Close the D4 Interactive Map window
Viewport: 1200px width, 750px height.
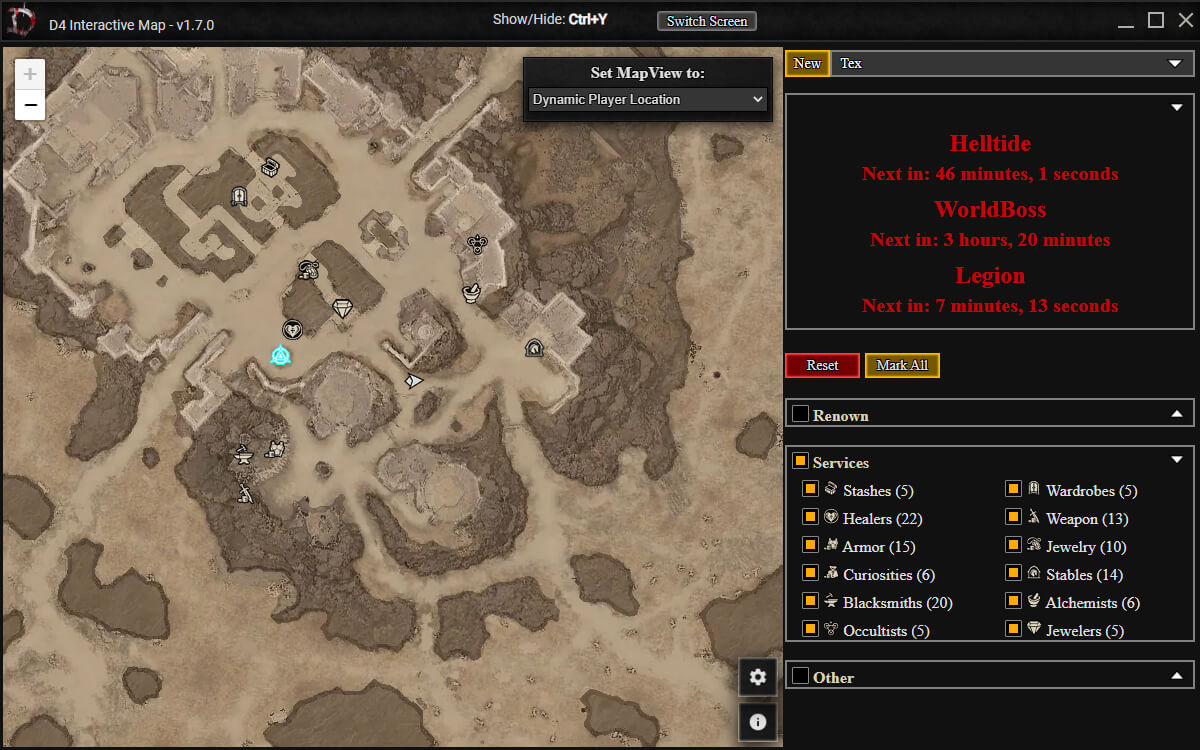click(x=1185, y=20)
